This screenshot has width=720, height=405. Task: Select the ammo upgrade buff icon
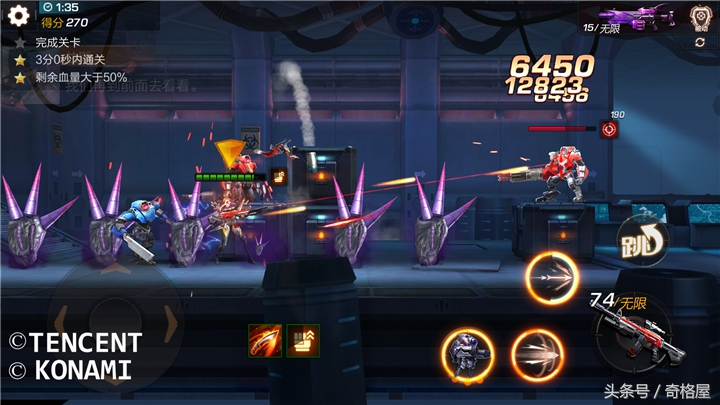pos(302,340)
